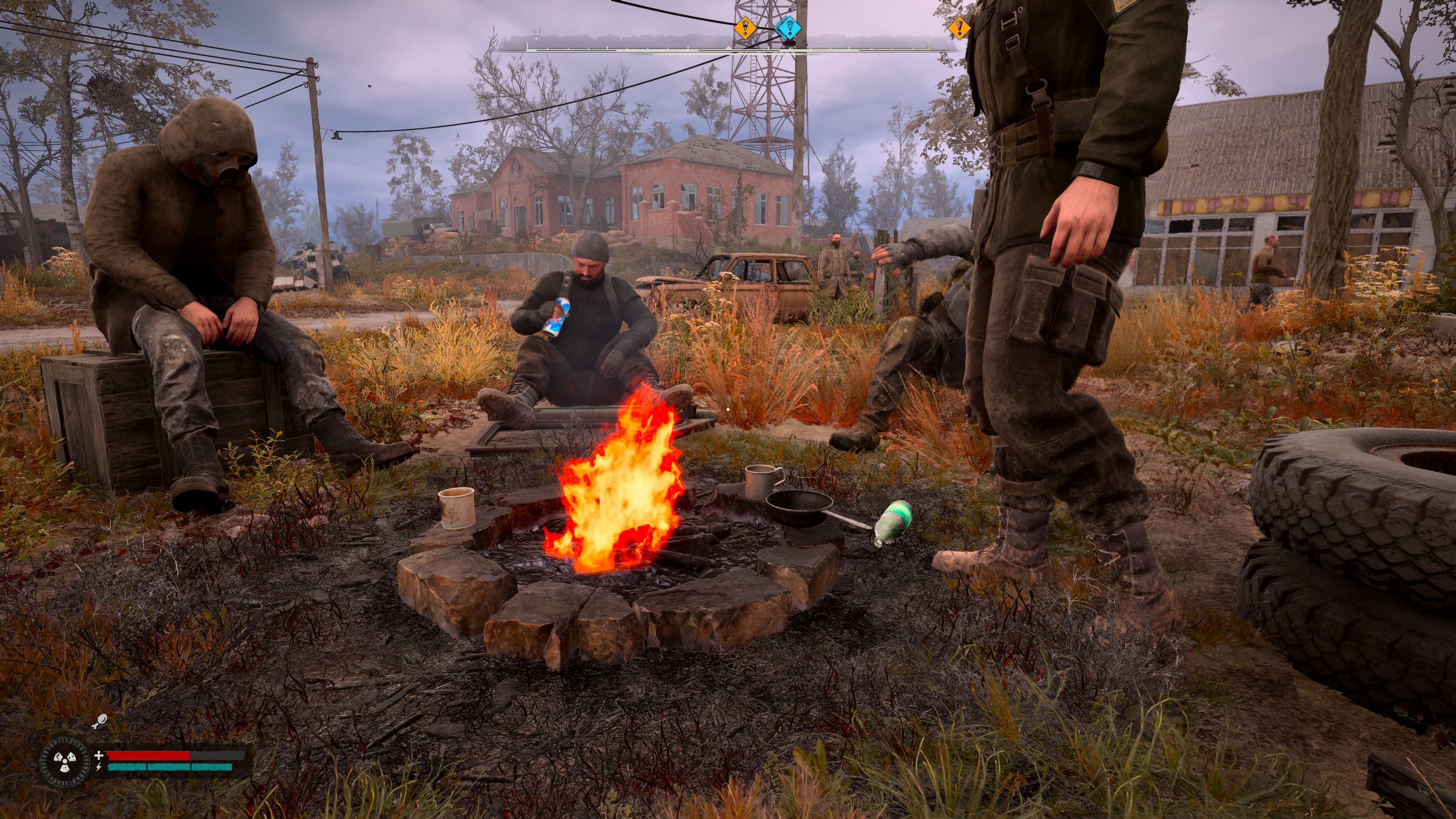The width and height of the screenshot is (1456, 819).
Task: Click the orange marker beside the blue marker
Action: click(x=745, y=27)
